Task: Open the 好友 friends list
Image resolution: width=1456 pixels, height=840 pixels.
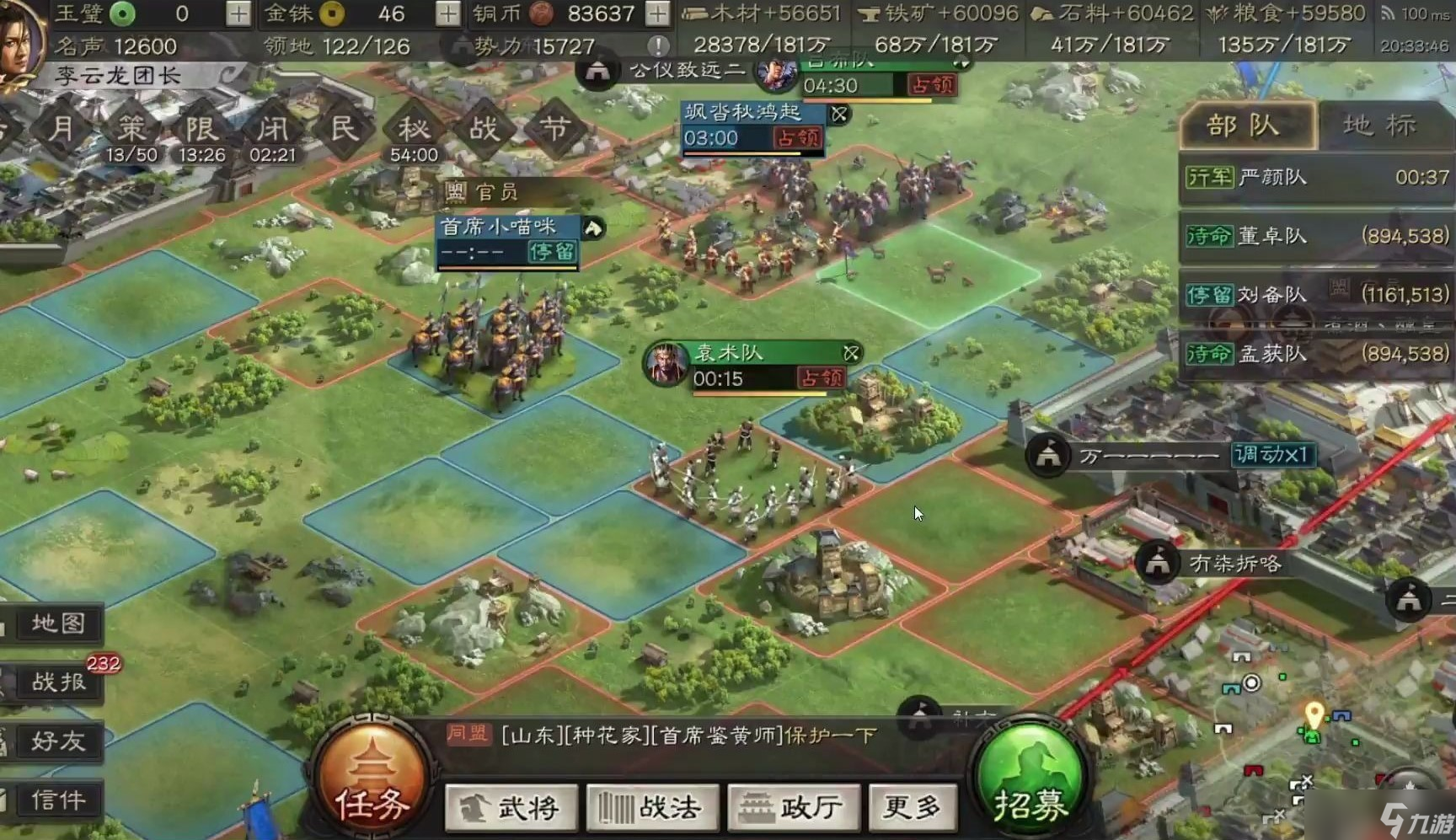Action: click(56, 741)
